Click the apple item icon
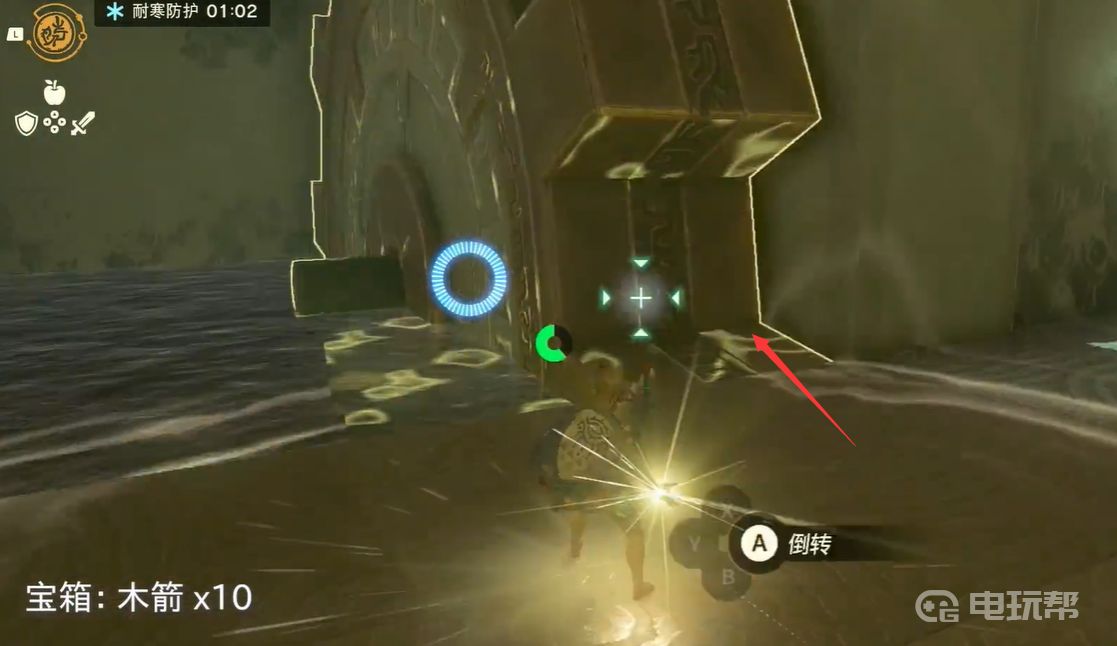This screenshot has width=1117, height=646. 55,93
